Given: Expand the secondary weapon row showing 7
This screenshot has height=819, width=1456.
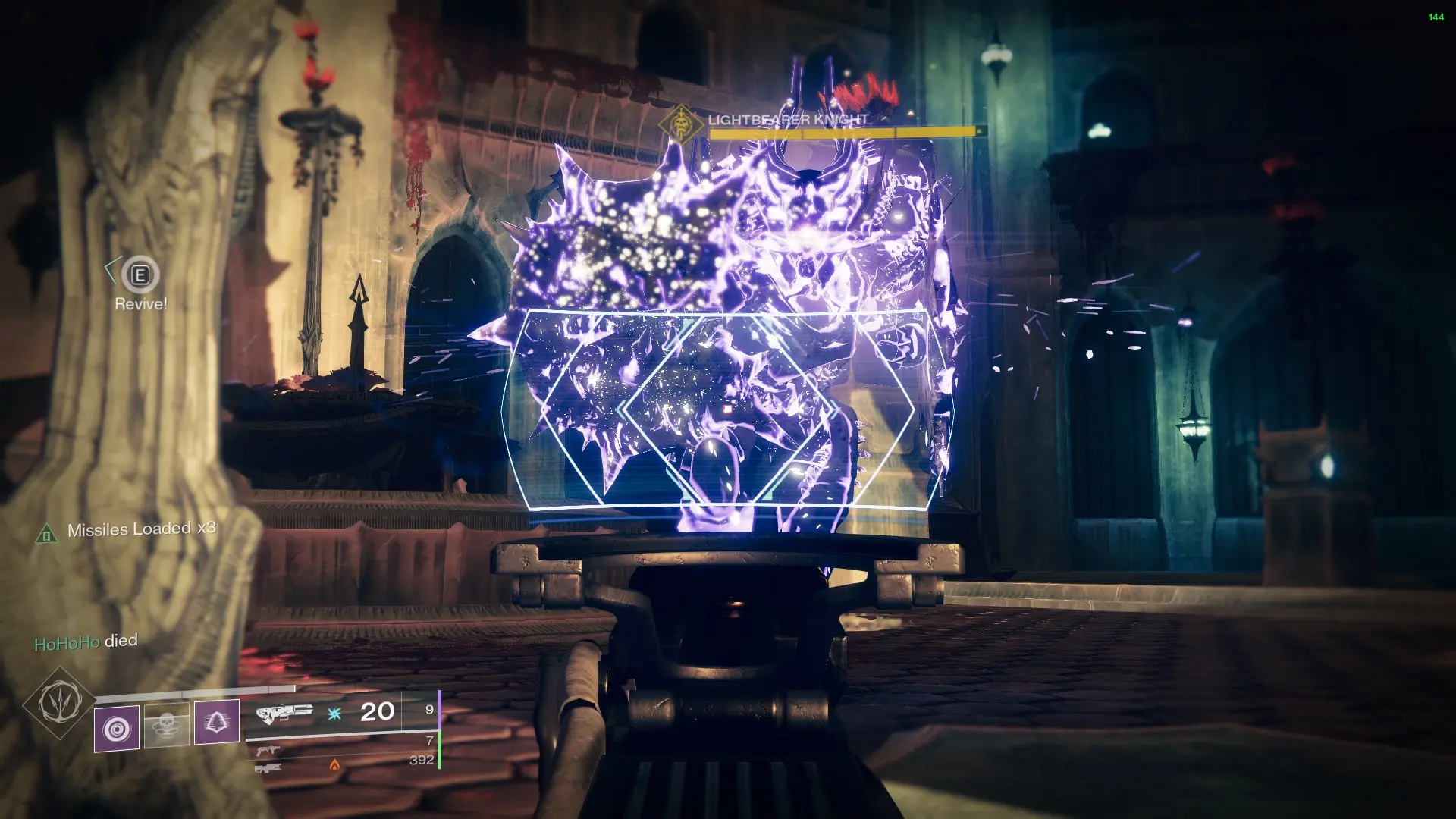Looking at the screenshot, I should click(x=428, y=739).
